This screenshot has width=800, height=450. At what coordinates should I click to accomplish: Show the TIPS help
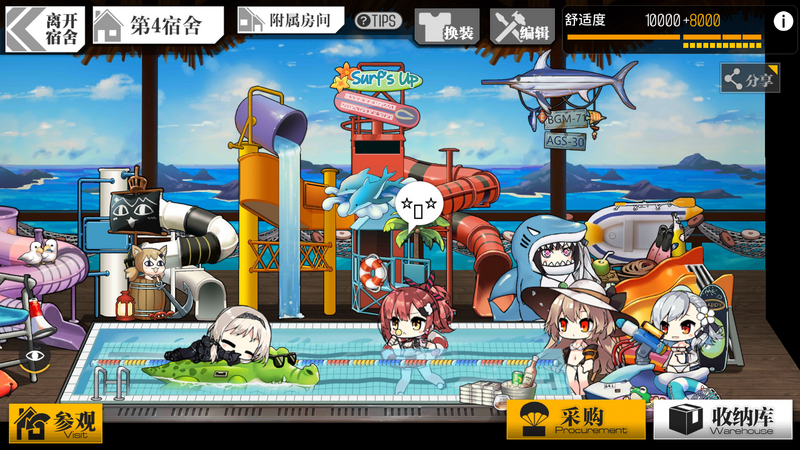pos(378,21)
